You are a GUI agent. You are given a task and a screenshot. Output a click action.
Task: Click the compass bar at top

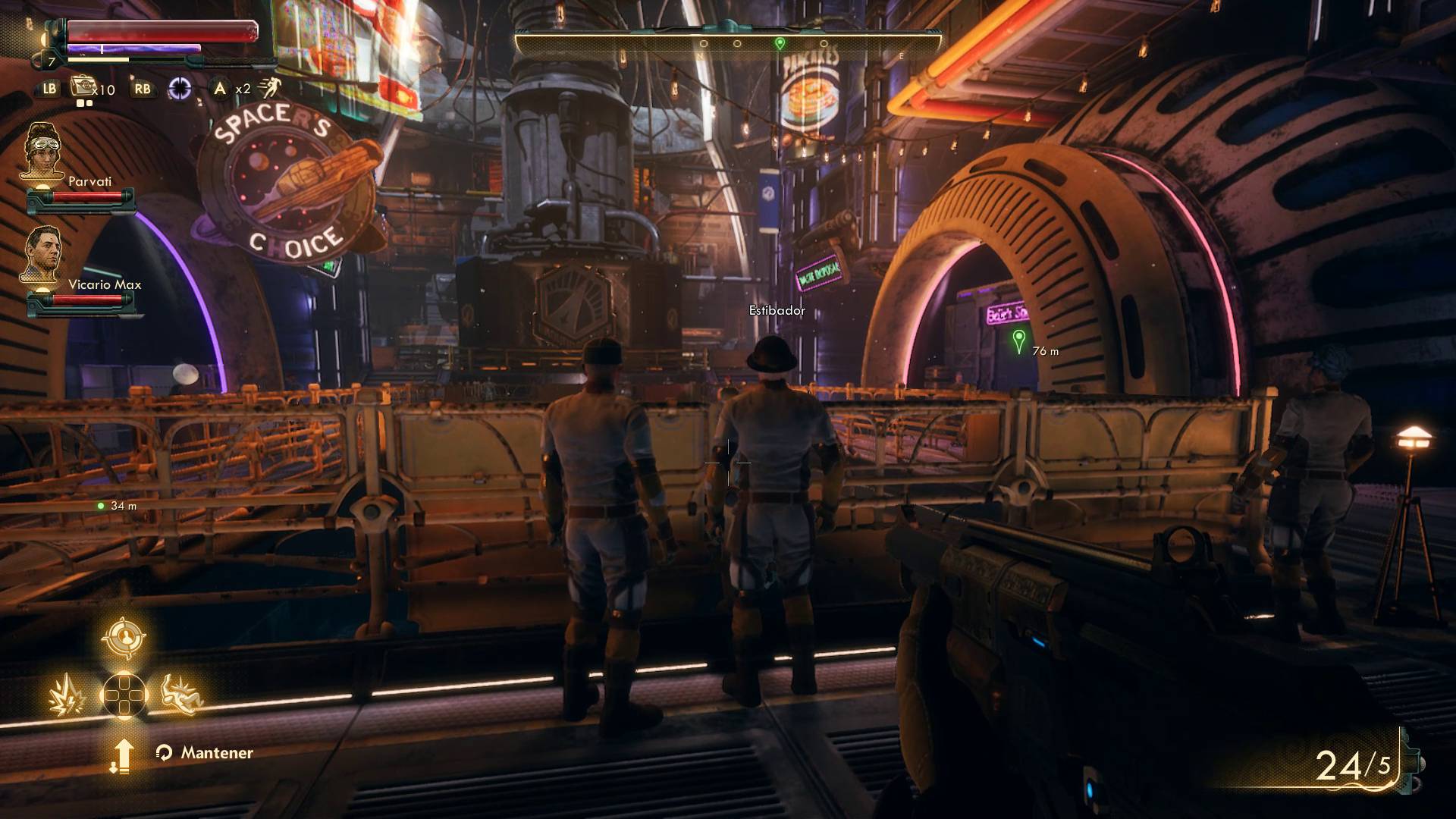point(728,44)
